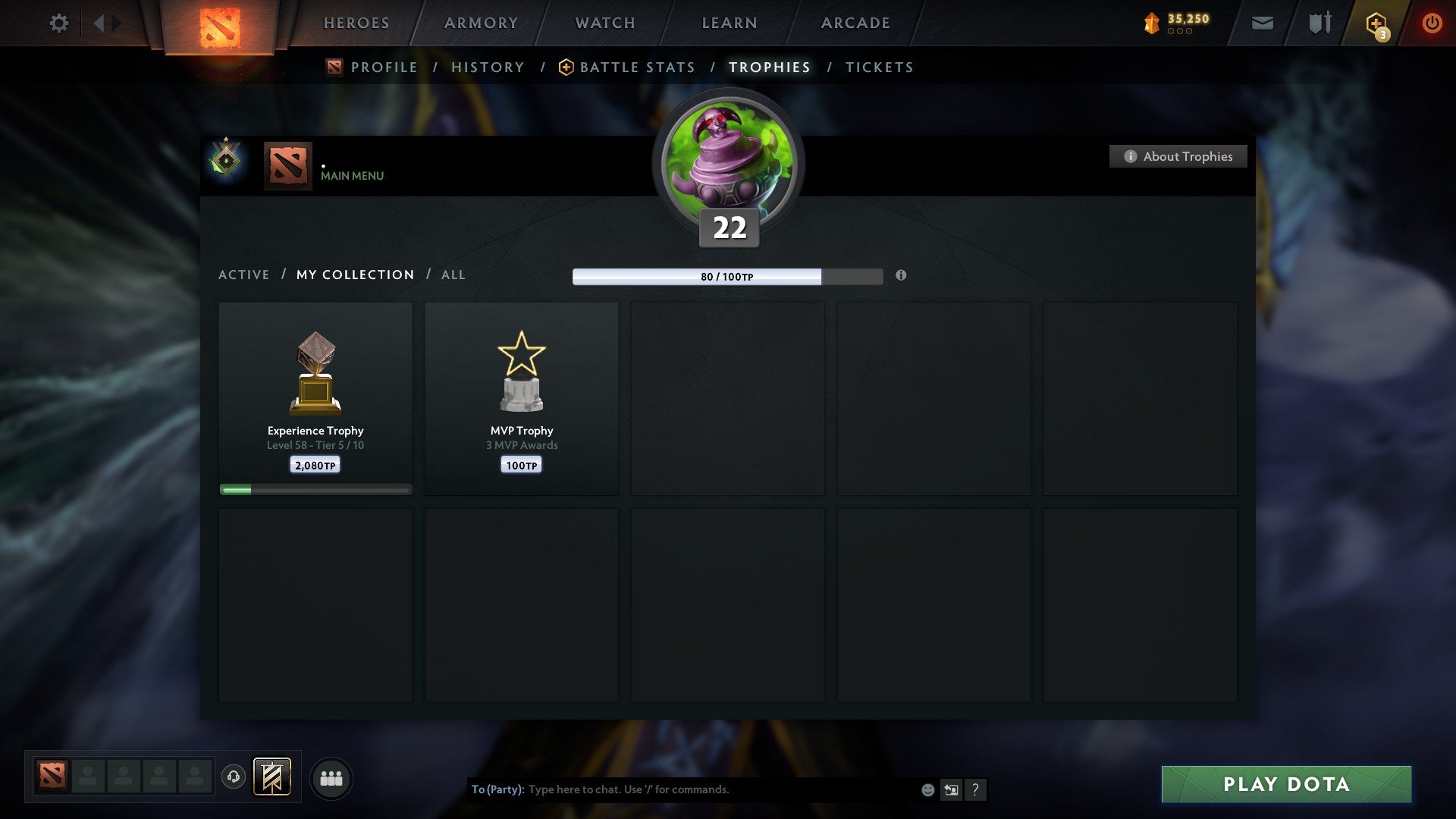Toggle the emoticon picker in chat bar
The height and width of the screenshot is (819, 1456).
pos(927,789)
